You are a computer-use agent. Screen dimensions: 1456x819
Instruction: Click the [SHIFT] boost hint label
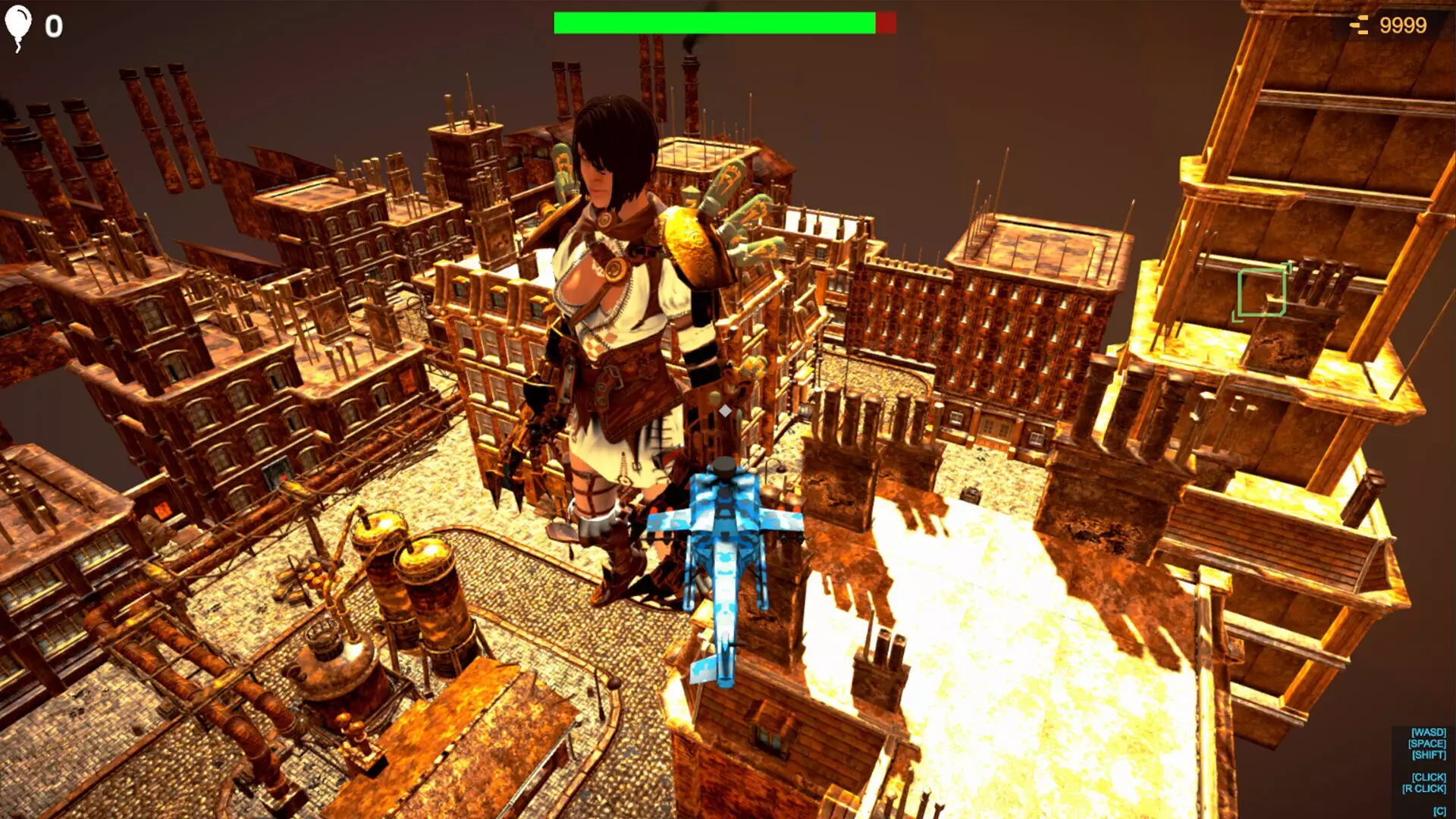1429,755
